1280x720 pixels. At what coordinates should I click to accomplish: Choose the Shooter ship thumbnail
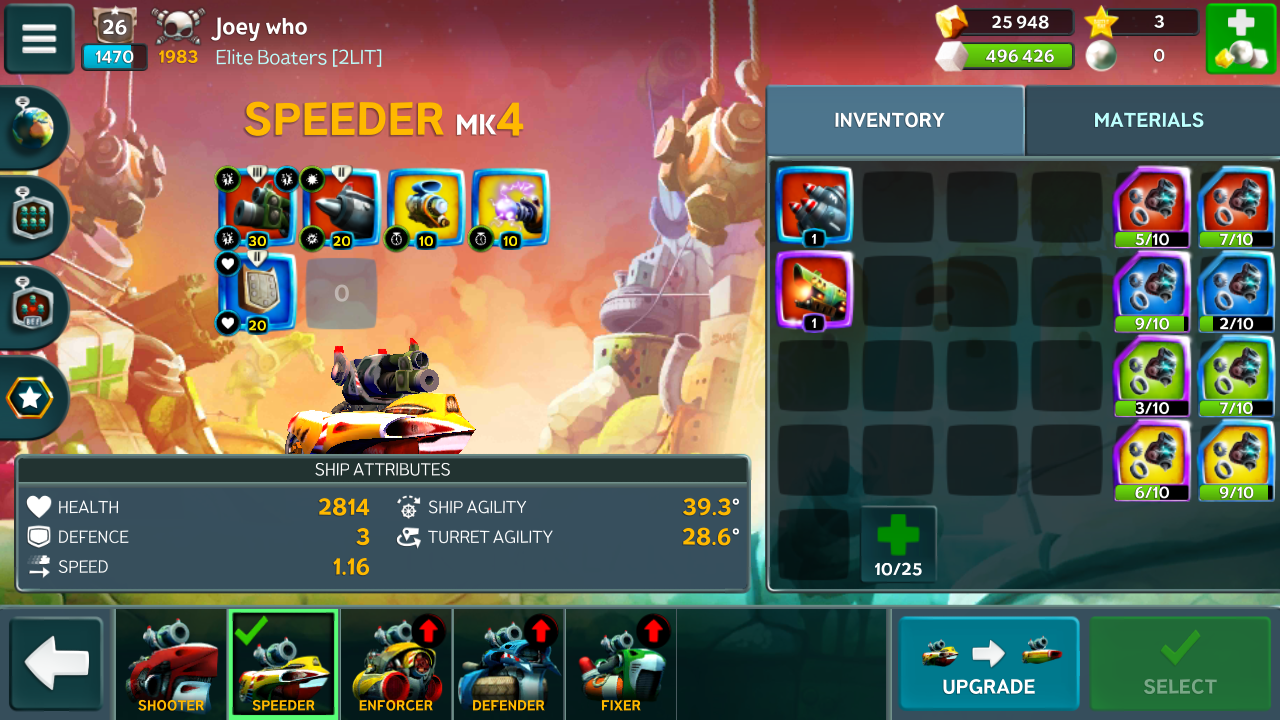point(171,664)
